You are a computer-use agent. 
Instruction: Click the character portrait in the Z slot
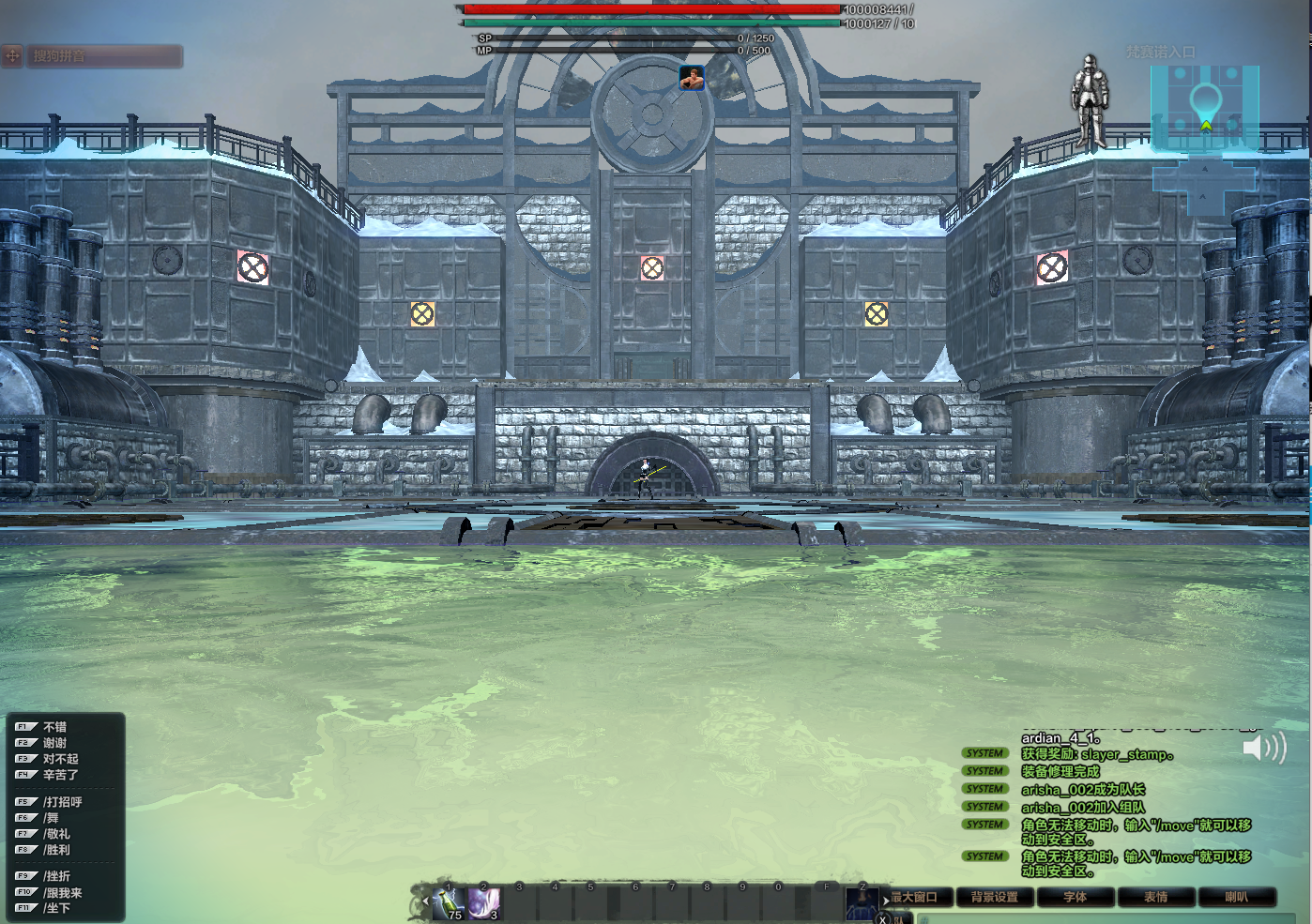coord(862,903)
